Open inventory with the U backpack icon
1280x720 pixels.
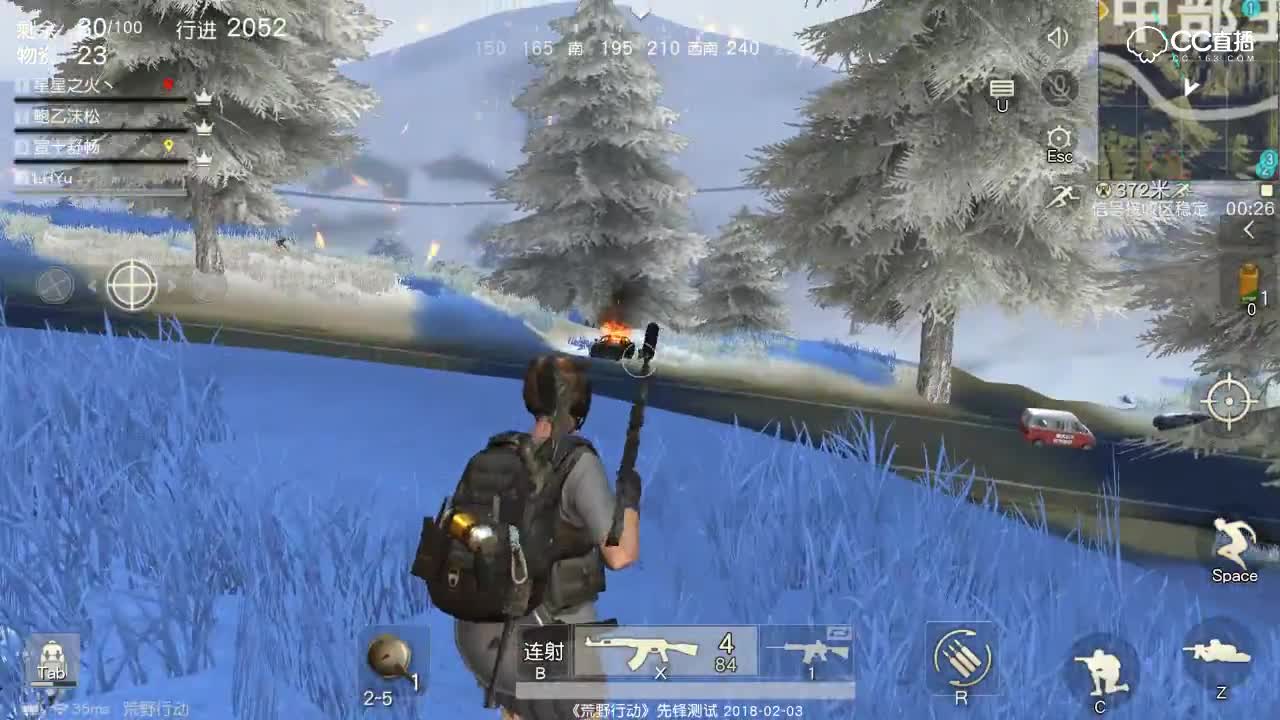tap(1000, 87)
